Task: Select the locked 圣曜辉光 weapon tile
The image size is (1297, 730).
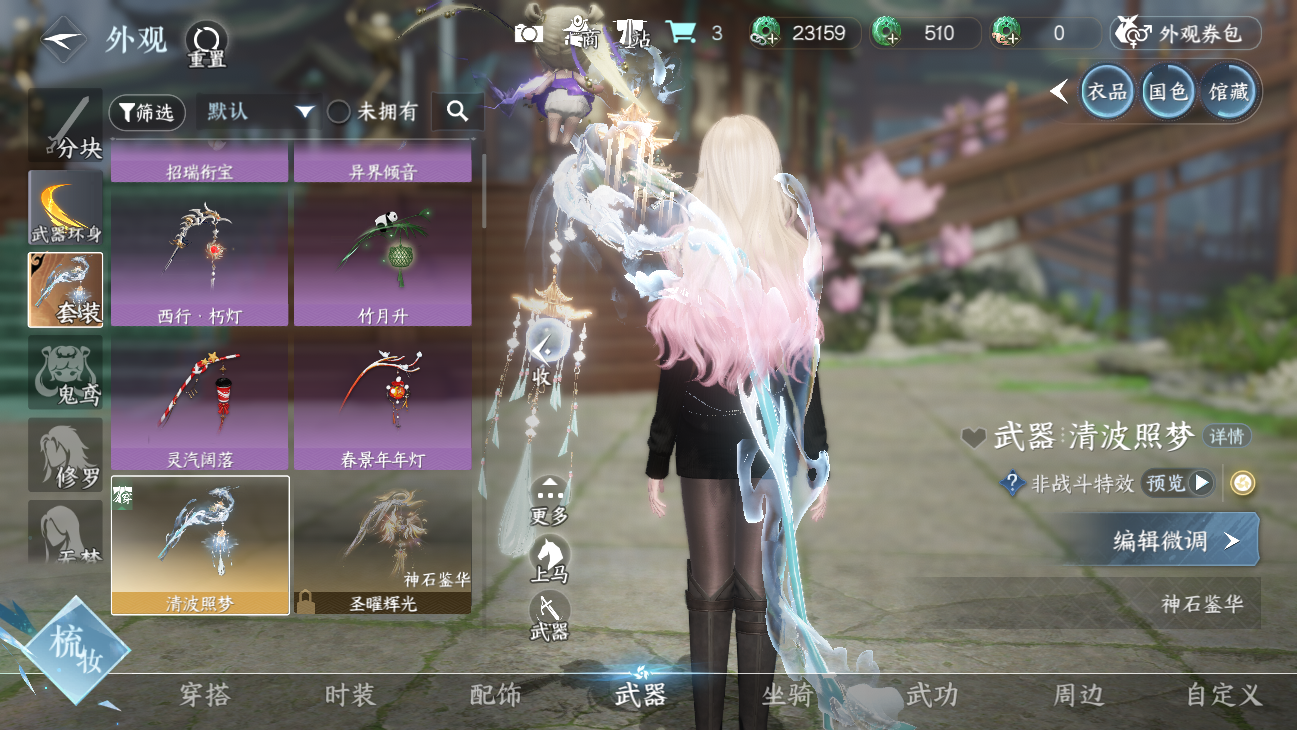Action: [x=382, y=545]
